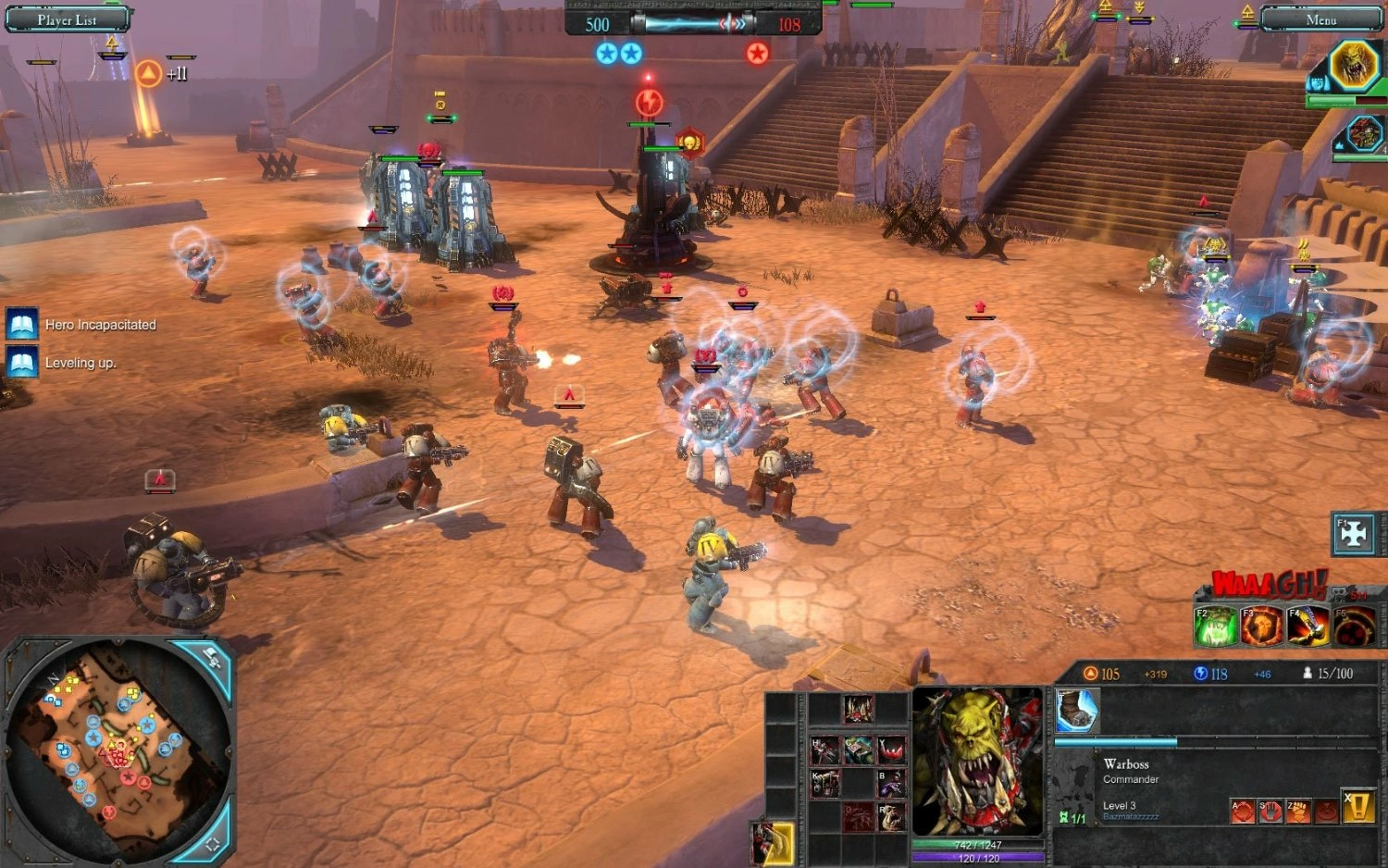
Task: Click the minimap's bottom-right bracket button
Action: (212, 843)
